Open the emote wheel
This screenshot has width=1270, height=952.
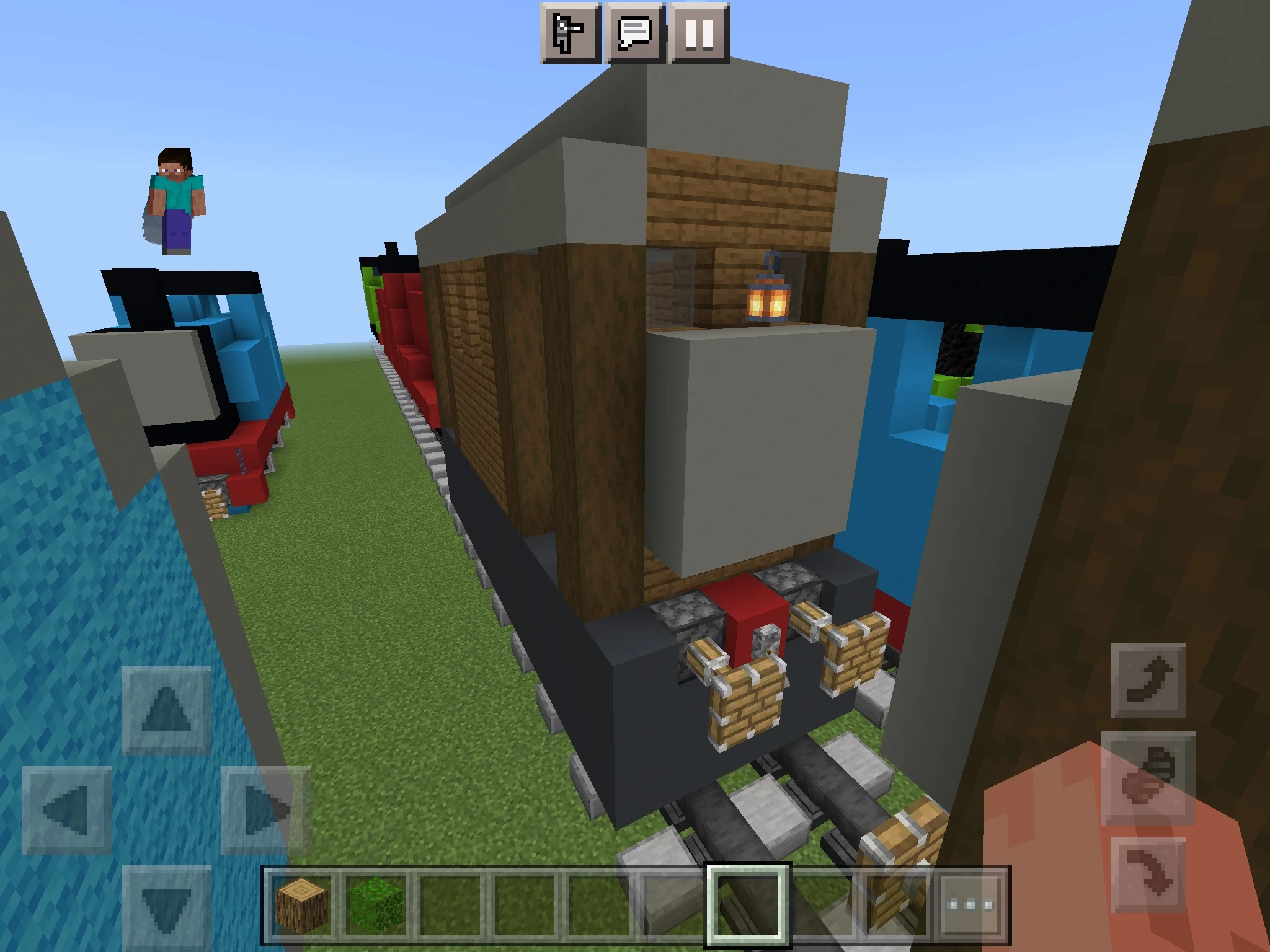click(x=569, y=34)
